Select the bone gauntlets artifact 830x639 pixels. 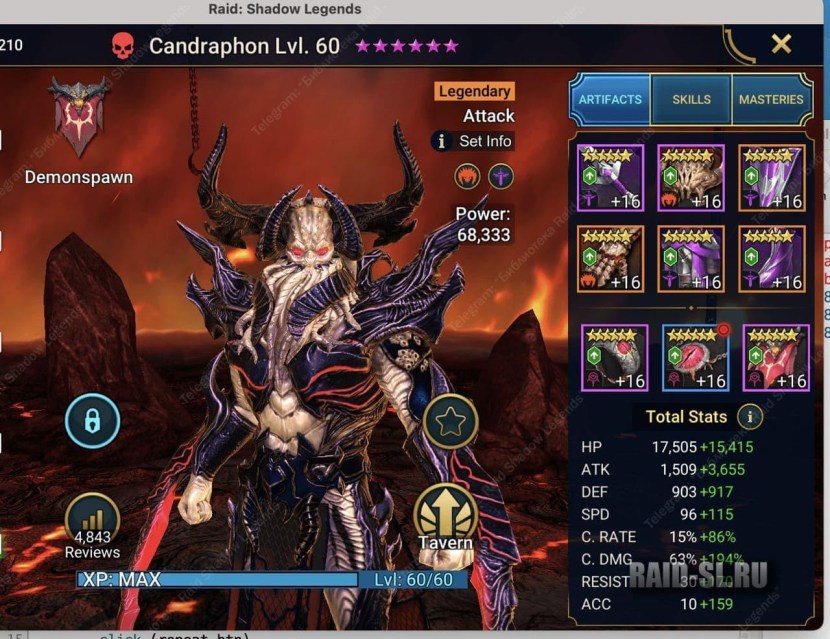click(610, 258)
